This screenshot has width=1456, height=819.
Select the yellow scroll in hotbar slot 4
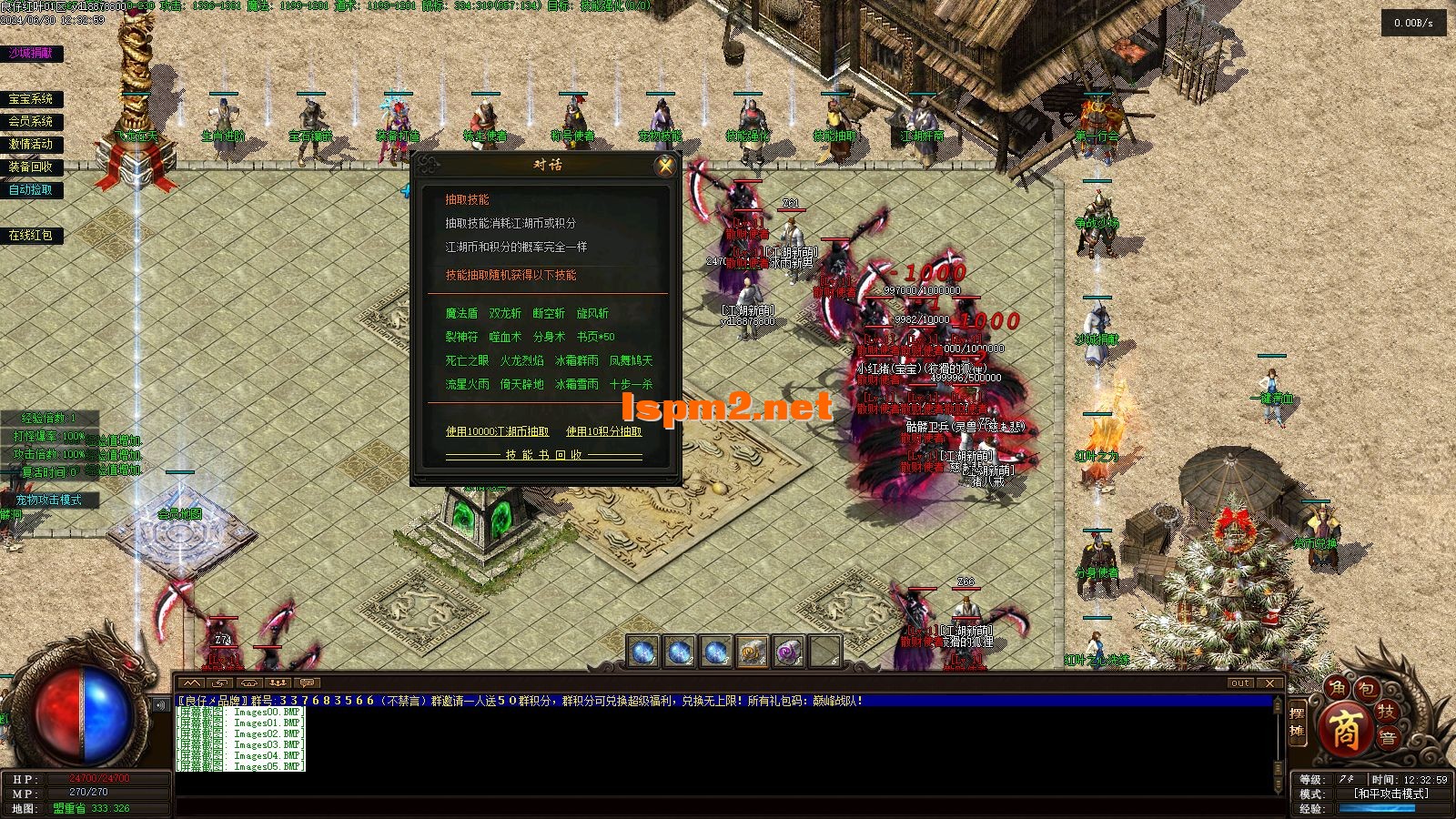click(753, 652)
